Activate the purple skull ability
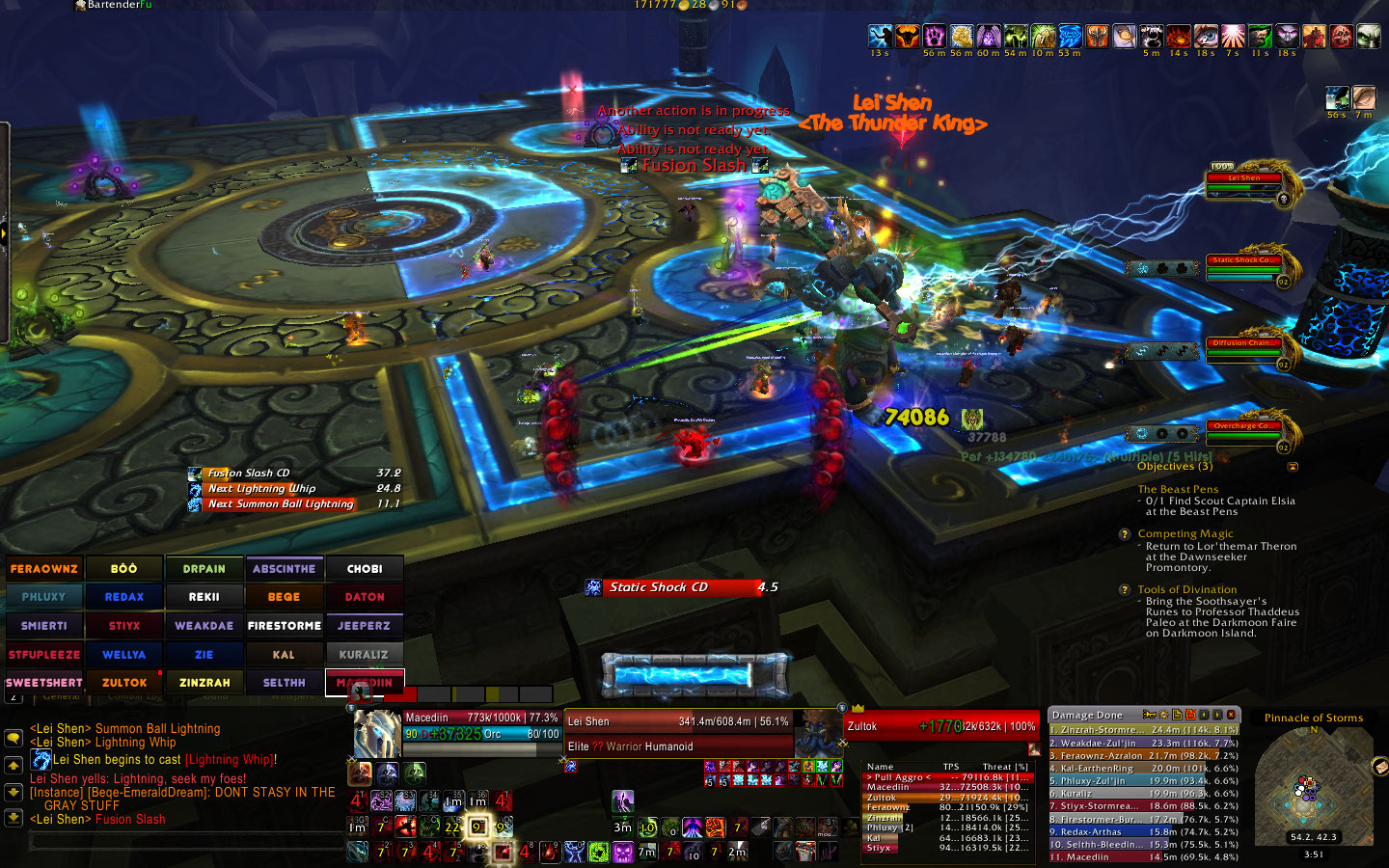 pyautogui.click(x=623, y=852)
